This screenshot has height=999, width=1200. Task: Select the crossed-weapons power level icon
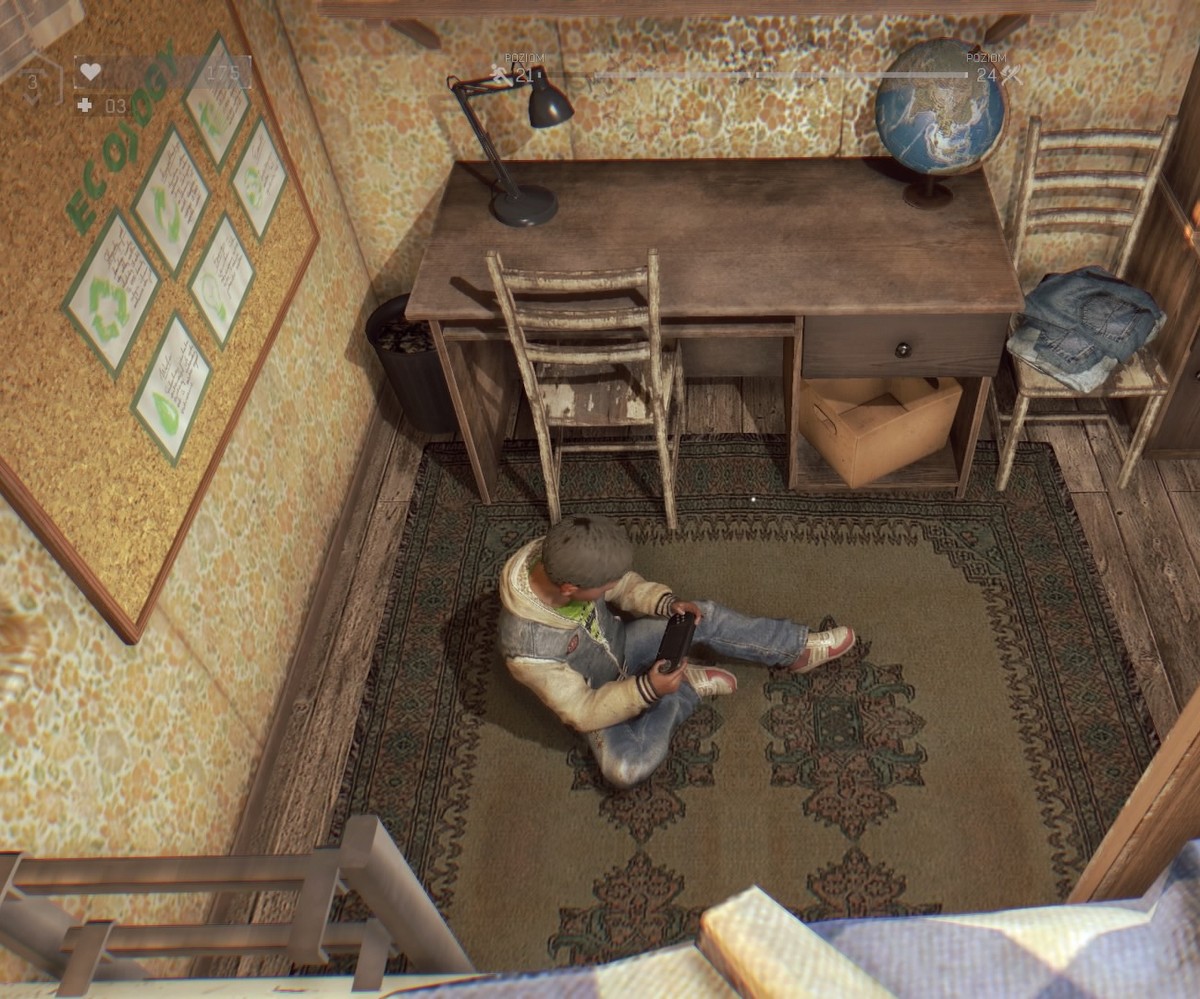1011,74
